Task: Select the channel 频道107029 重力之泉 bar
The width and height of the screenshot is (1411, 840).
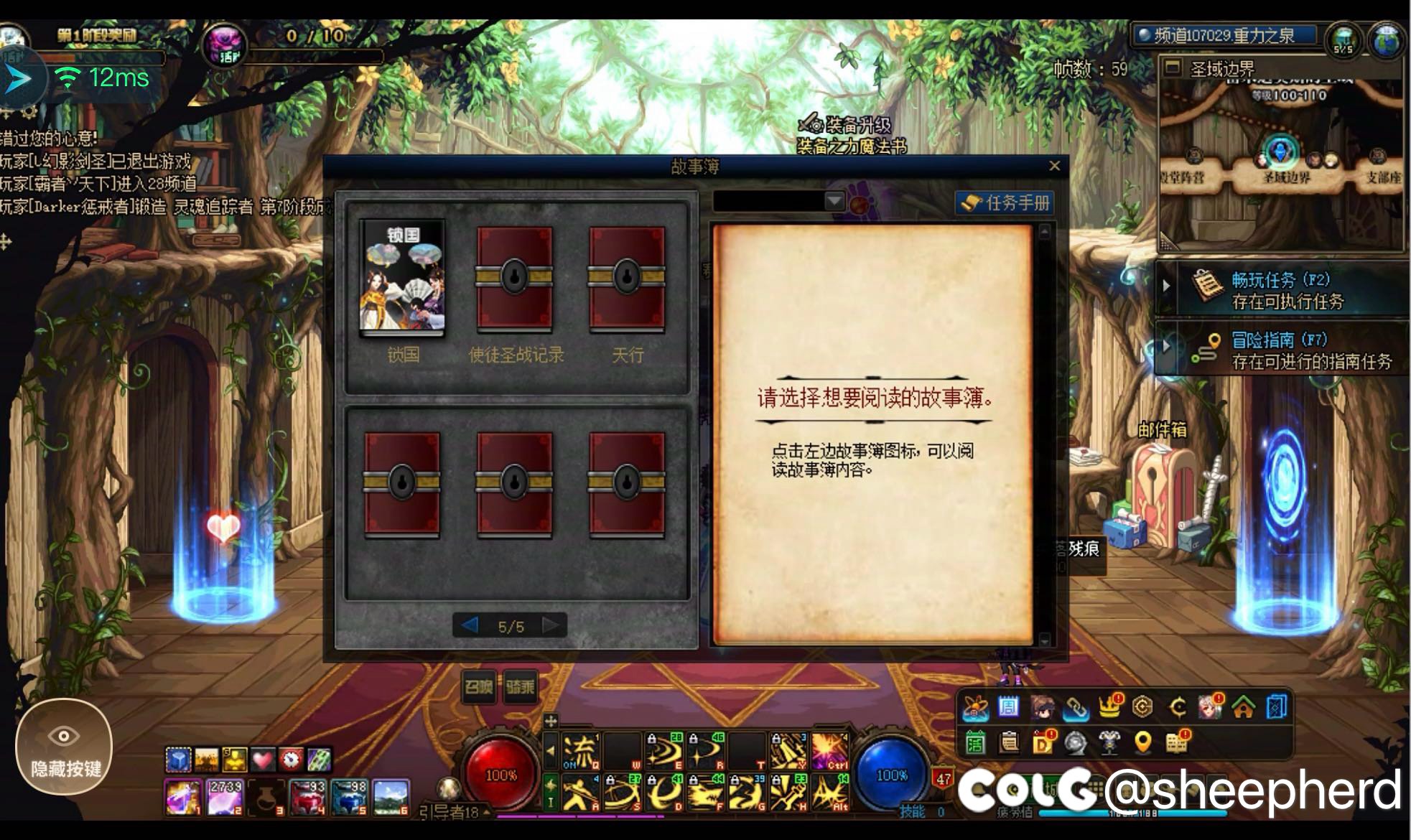Action: (x=1224, y=35)
